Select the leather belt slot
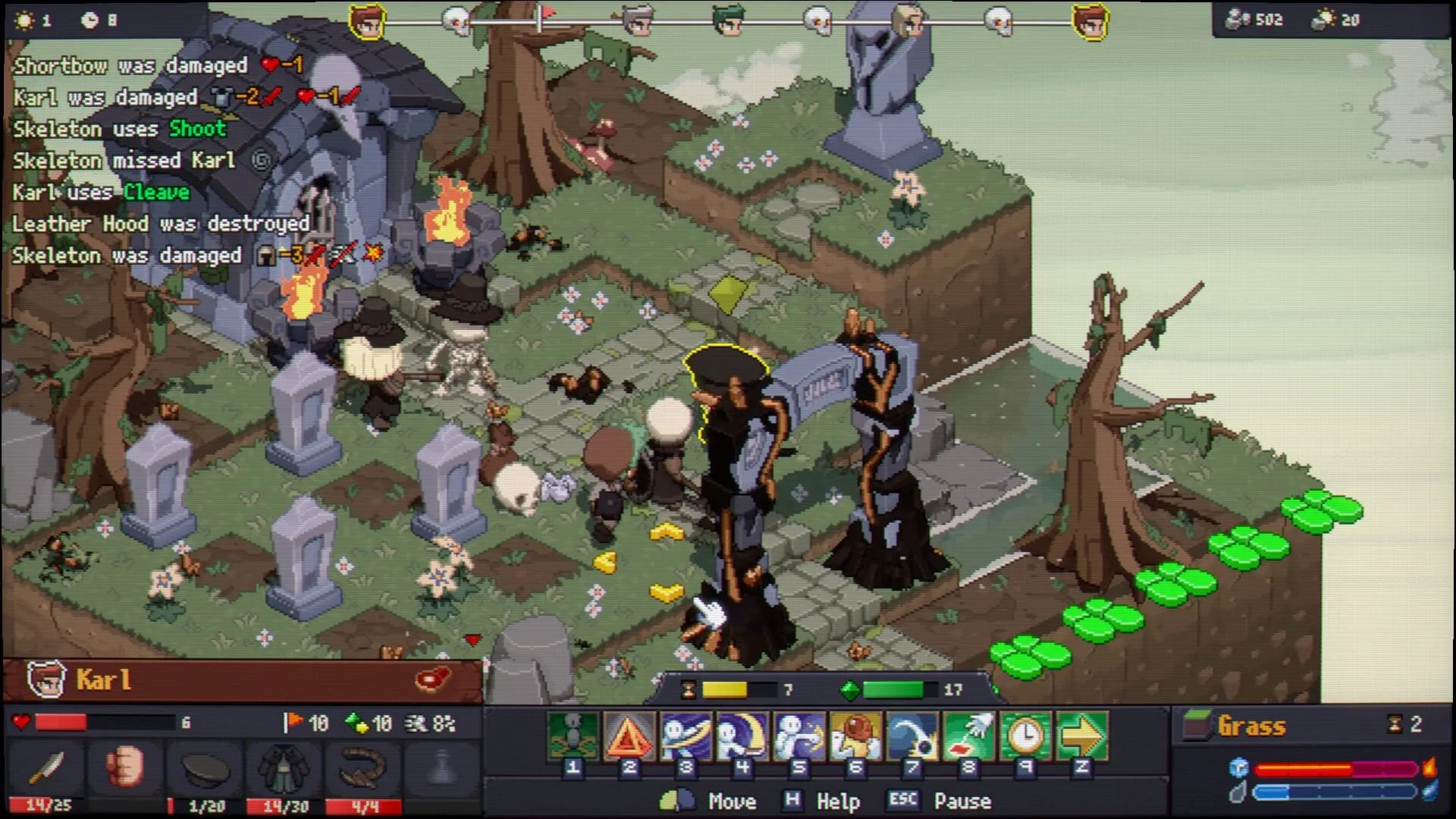The height and width of the screenshot is (819, 1456). pyautogui.click(x=363, y=767)
